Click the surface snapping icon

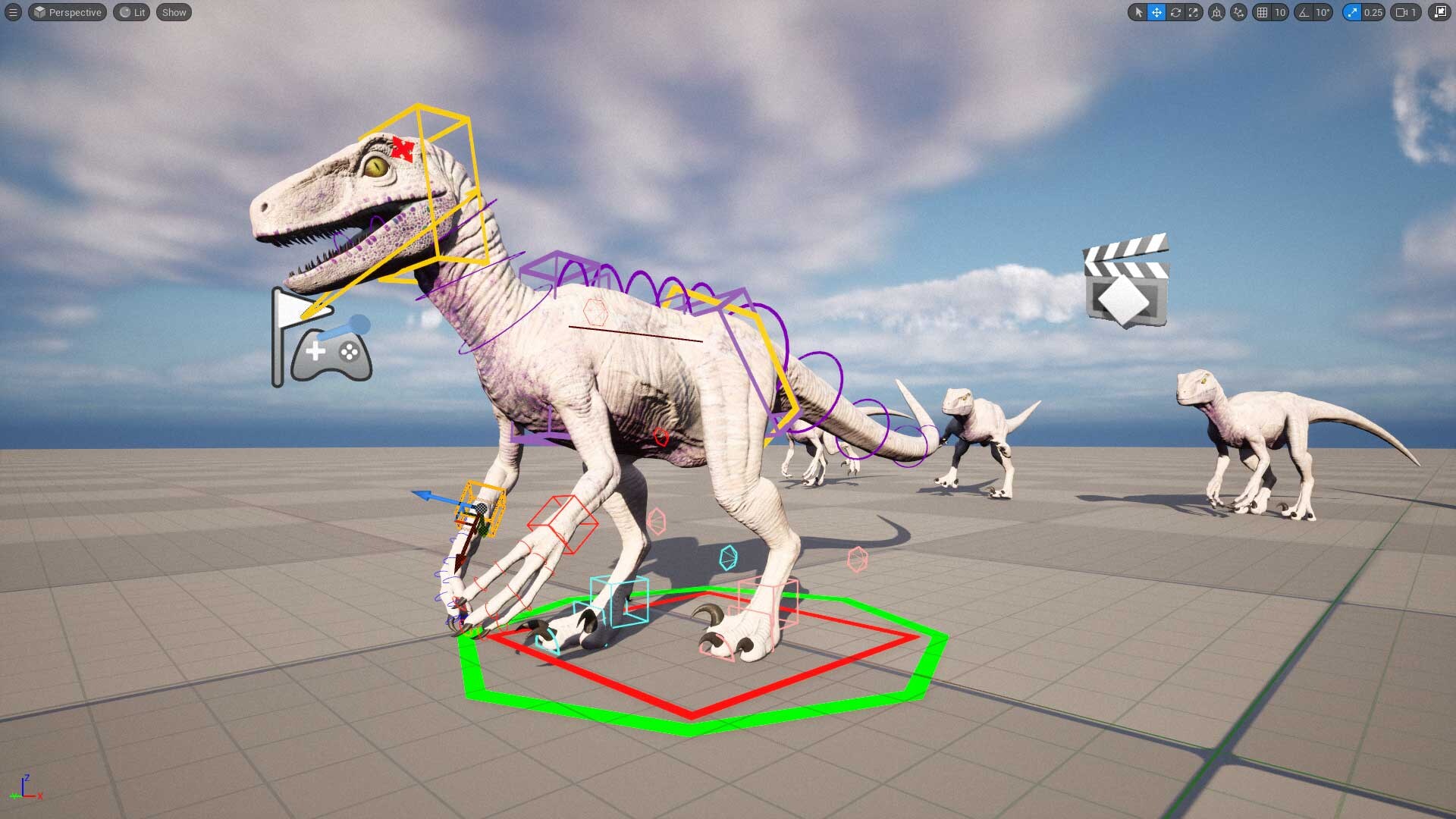point(1237,12)
